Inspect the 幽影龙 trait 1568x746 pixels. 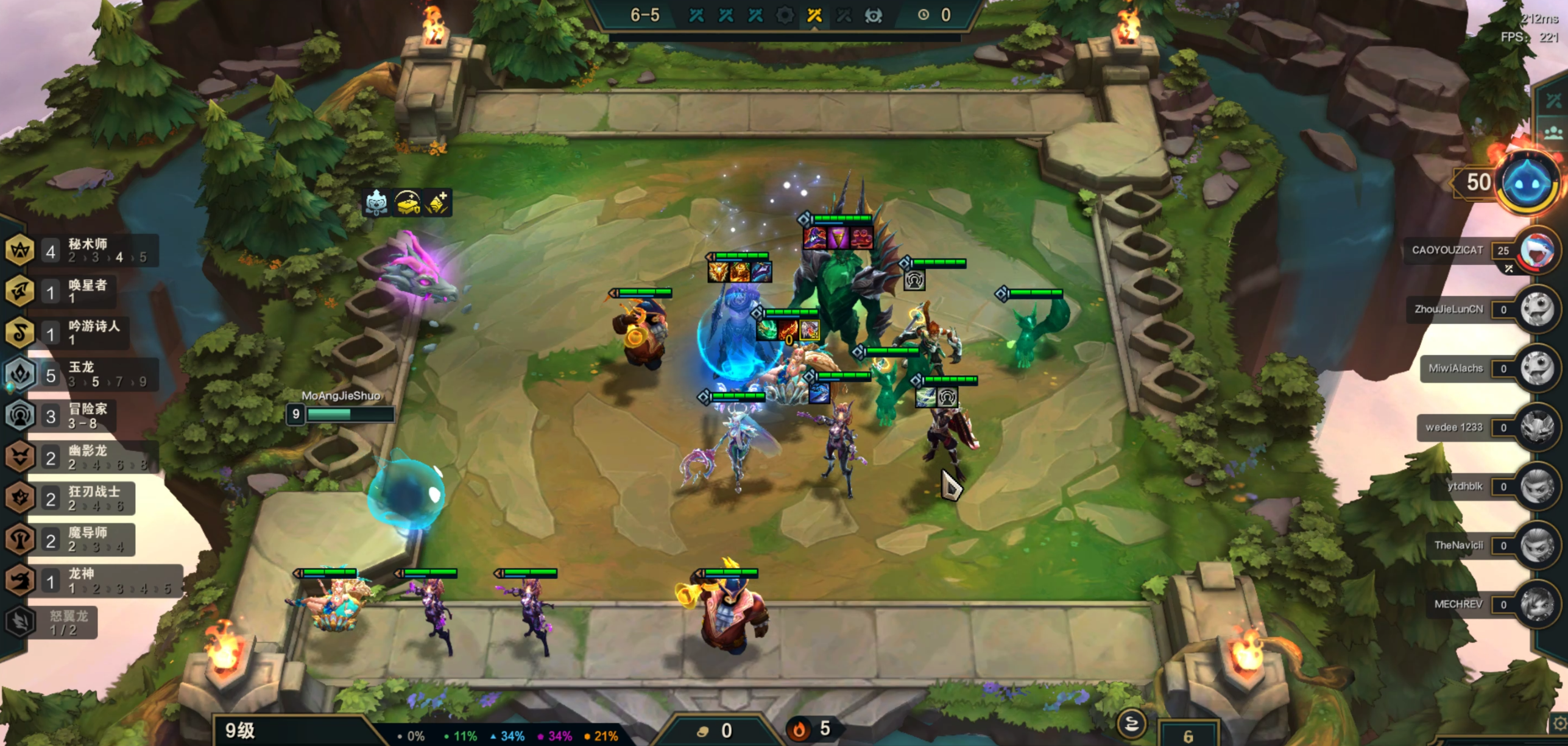pyautogui.click(x=85, y=457)
